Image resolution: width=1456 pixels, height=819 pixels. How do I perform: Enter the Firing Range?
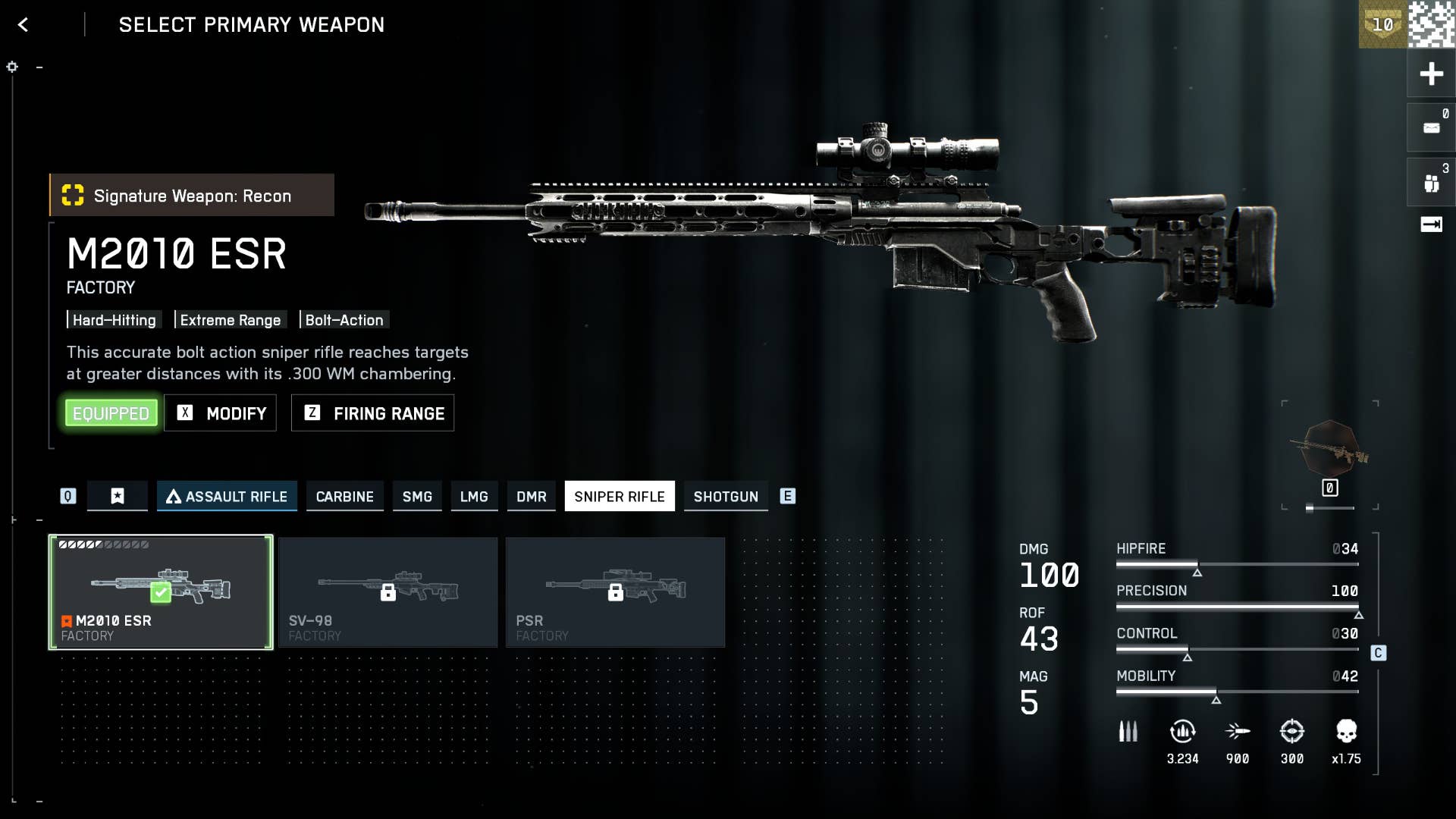tap(373, 413)
